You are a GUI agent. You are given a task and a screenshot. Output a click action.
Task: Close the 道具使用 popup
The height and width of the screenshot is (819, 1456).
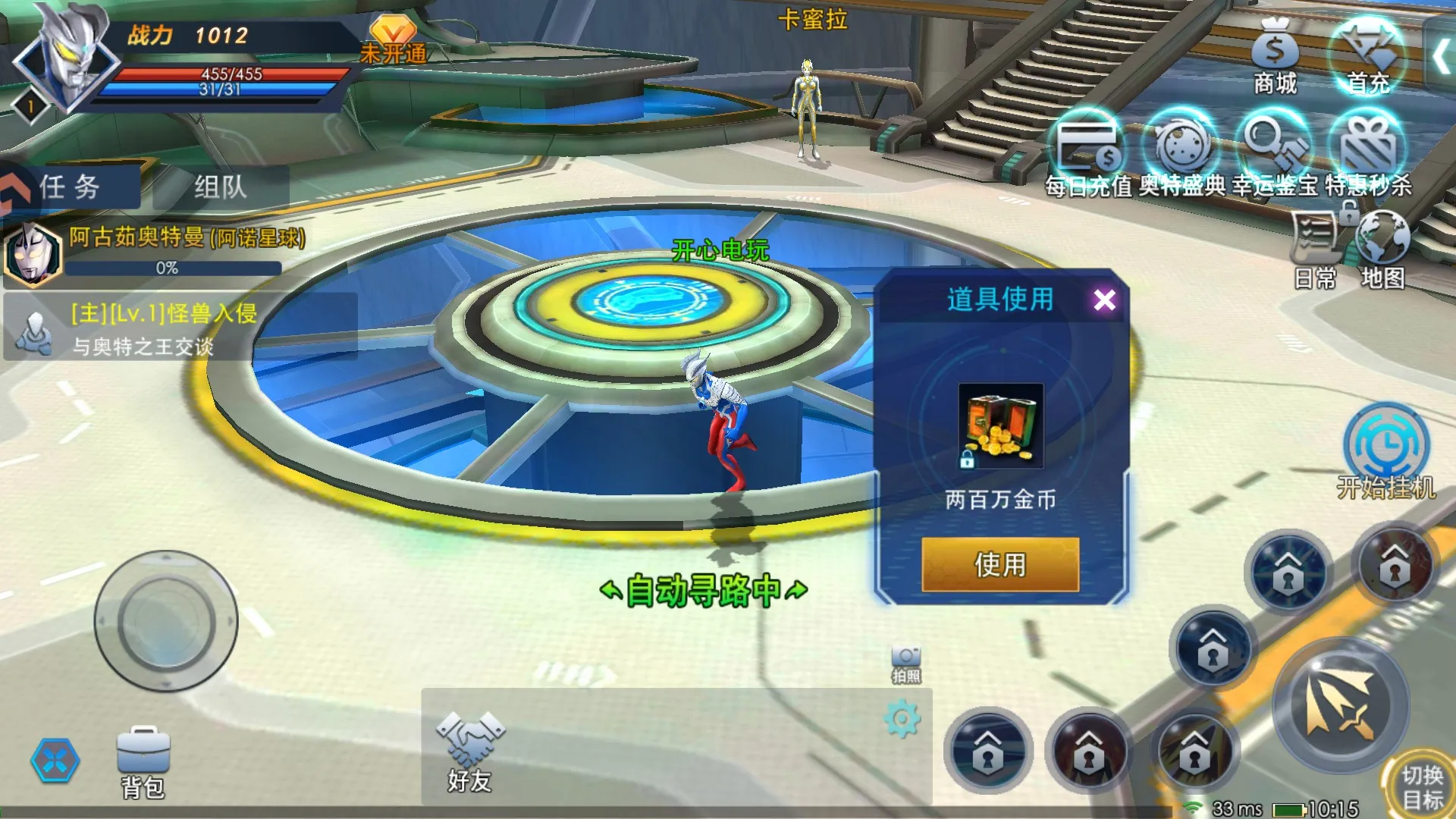pyautogui.click(x=1104, y=300)
